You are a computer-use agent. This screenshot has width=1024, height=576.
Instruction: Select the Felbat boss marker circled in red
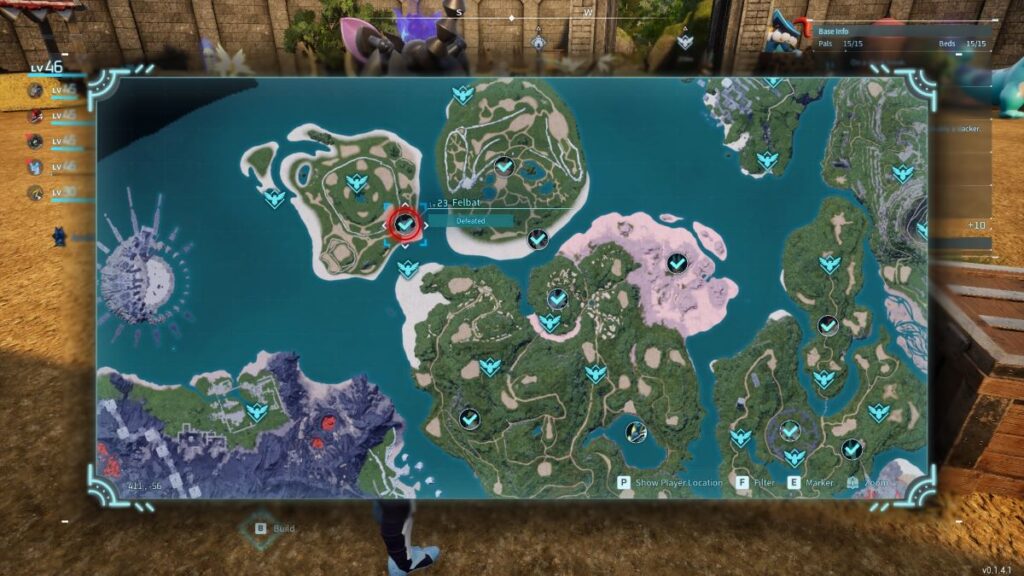click(404, 224)
